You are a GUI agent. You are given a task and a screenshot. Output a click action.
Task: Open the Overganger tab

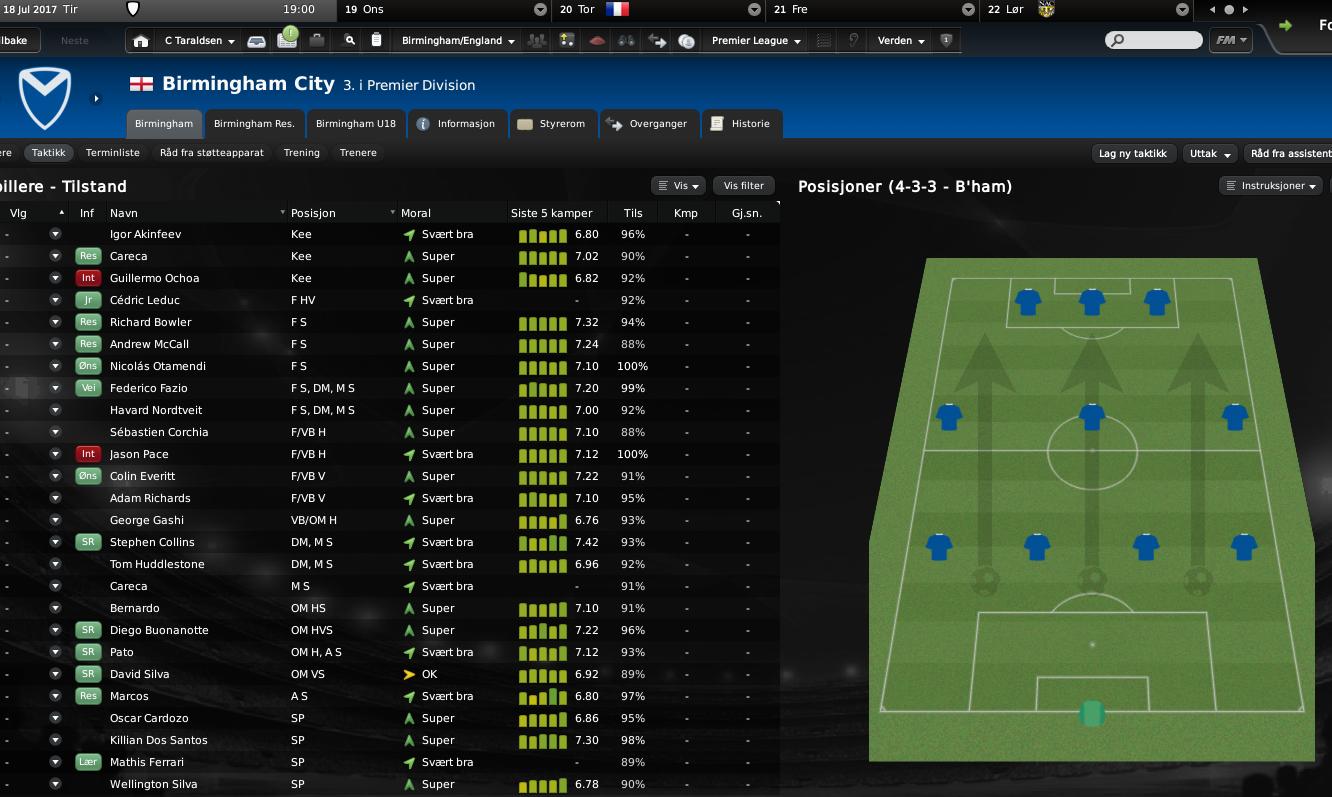(648, 124)
